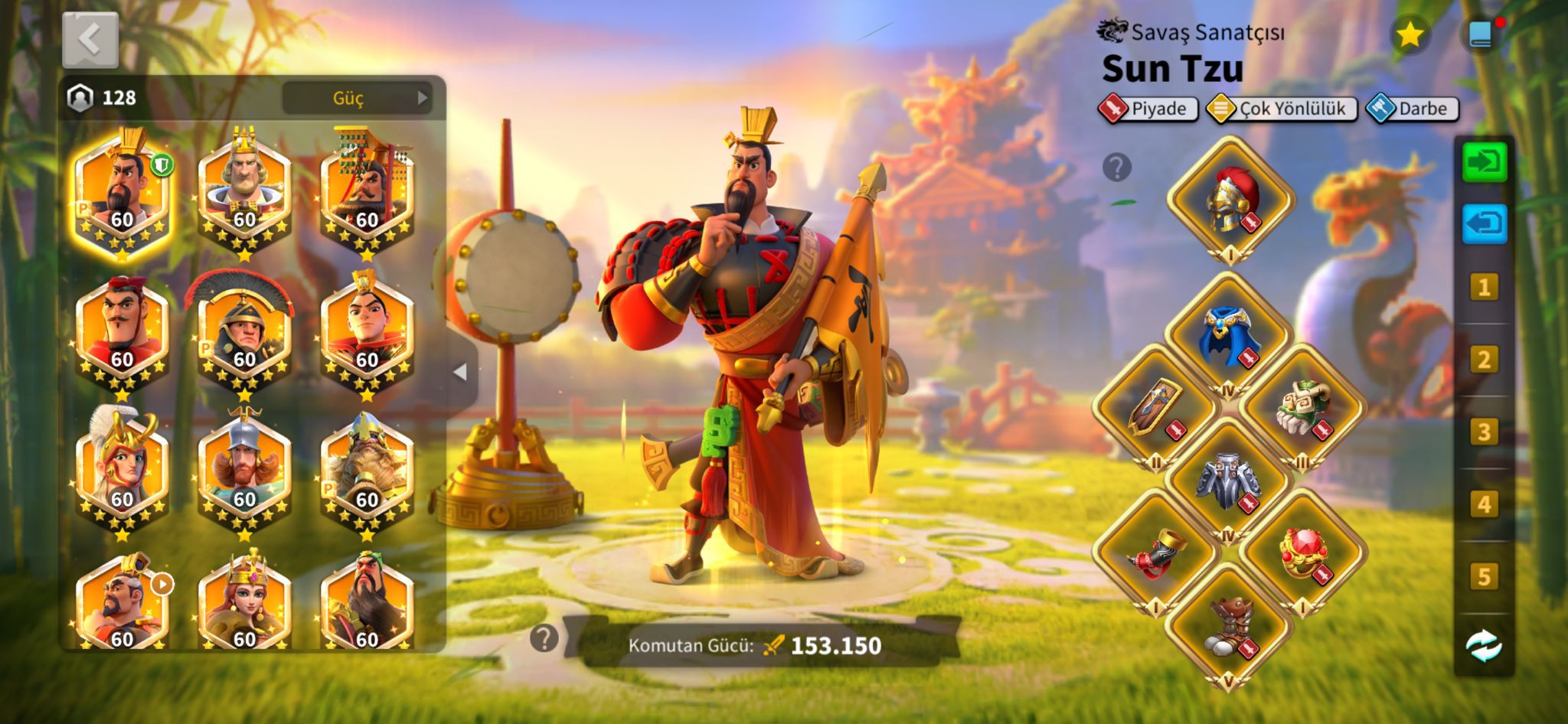Select the blue chest armor slot
The width and height of the screenshot is (1568, 724).
[1228, 336]
